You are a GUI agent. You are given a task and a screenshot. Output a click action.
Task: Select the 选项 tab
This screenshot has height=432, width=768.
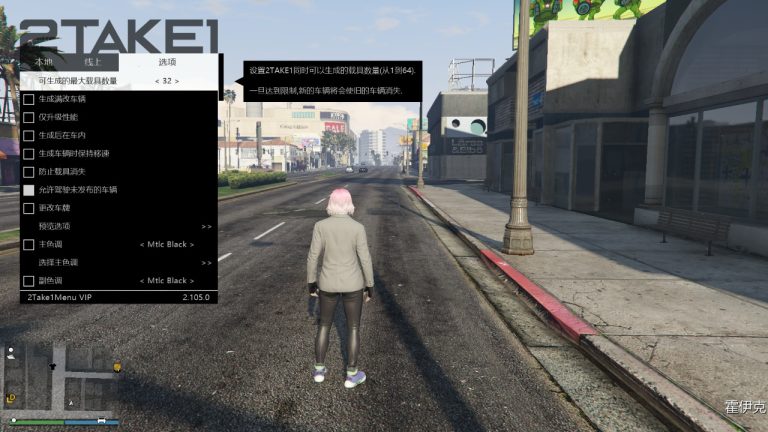(167, 62)
